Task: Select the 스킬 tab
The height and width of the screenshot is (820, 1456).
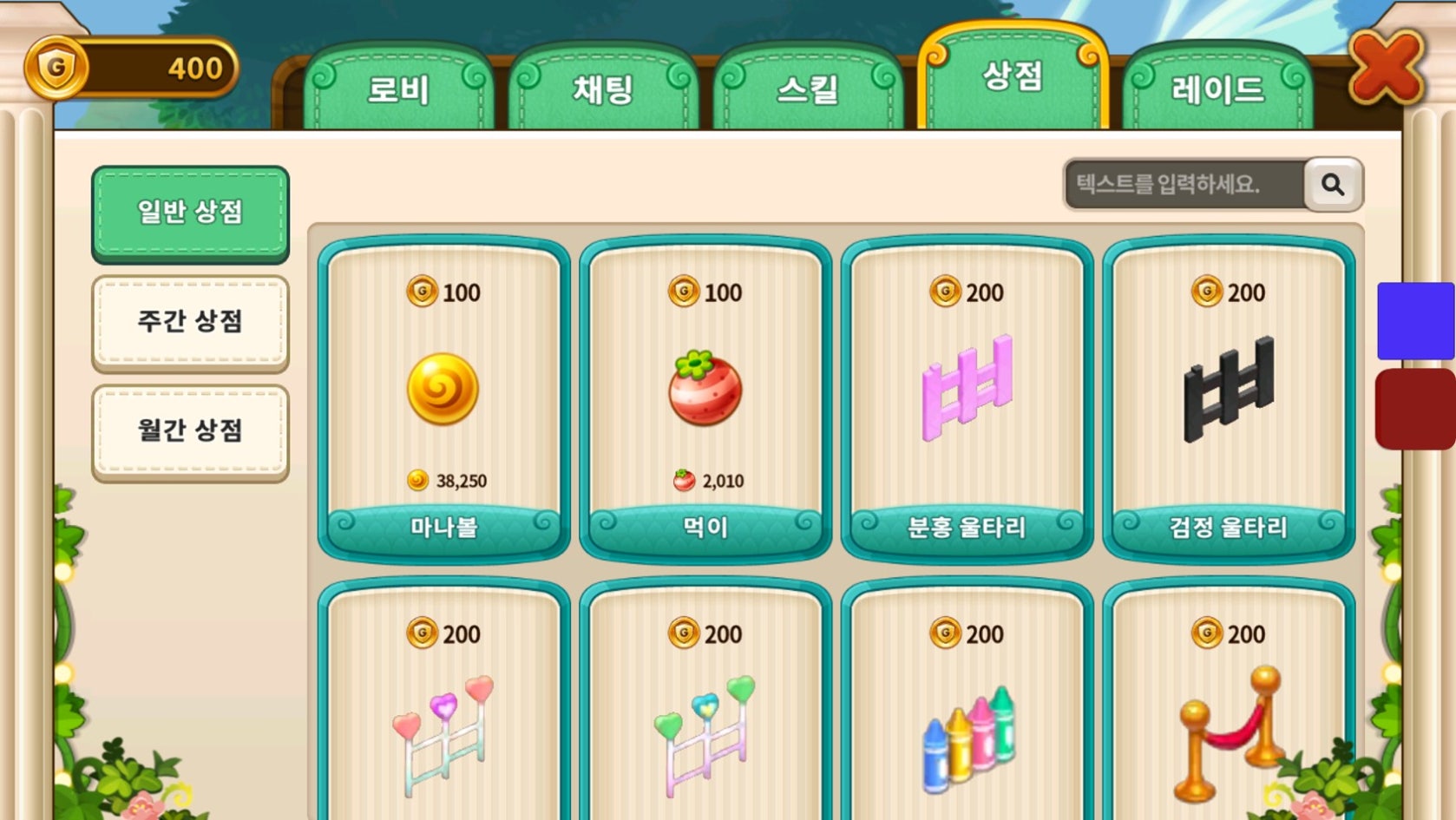Action: (x=808, y=89)
